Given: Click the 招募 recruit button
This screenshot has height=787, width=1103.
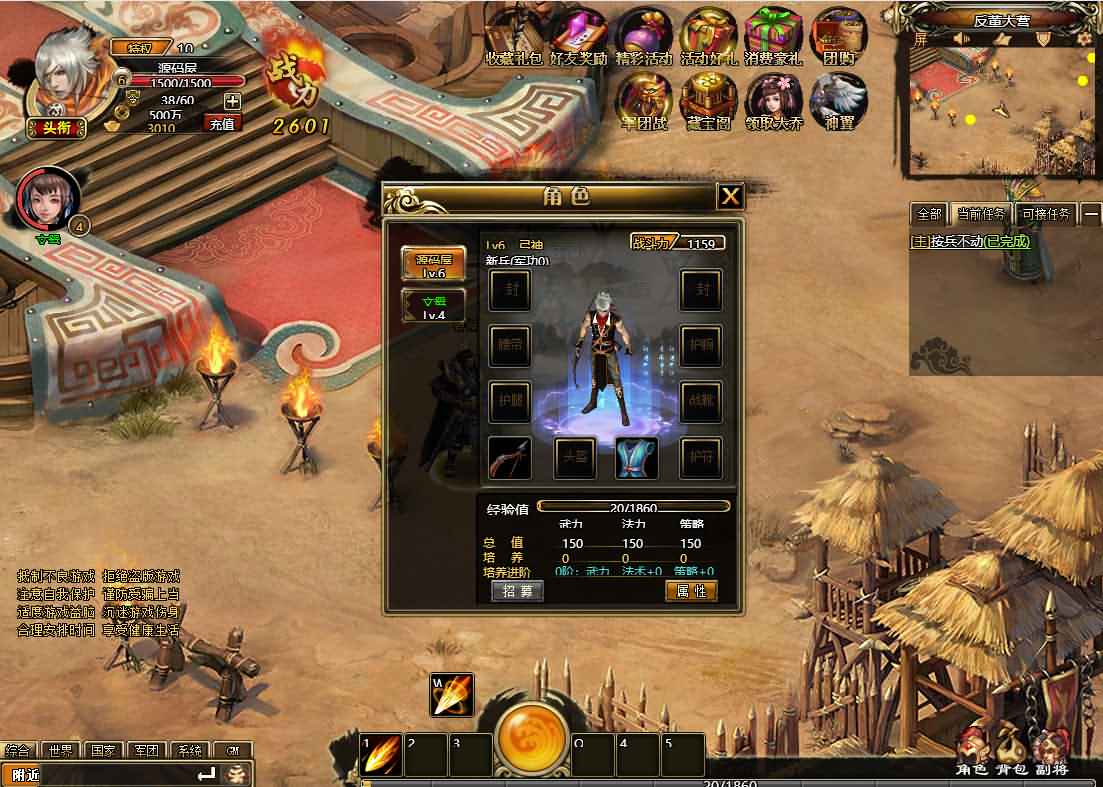Looking at the screenshot, I should (x=518, y=591).
